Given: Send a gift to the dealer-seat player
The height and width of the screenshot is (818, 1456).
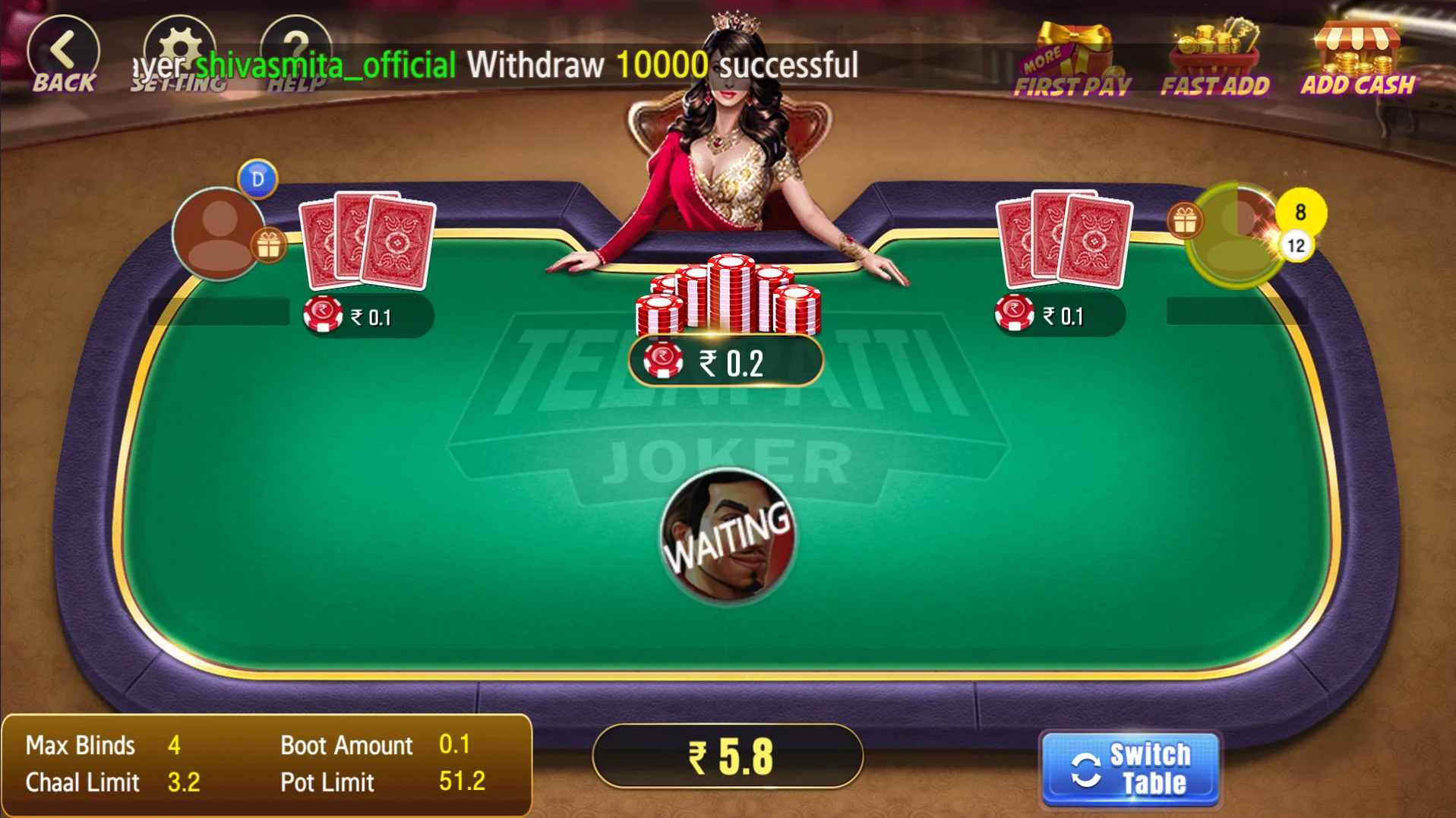Looking at the screenshot, I should tap(268, 245).
